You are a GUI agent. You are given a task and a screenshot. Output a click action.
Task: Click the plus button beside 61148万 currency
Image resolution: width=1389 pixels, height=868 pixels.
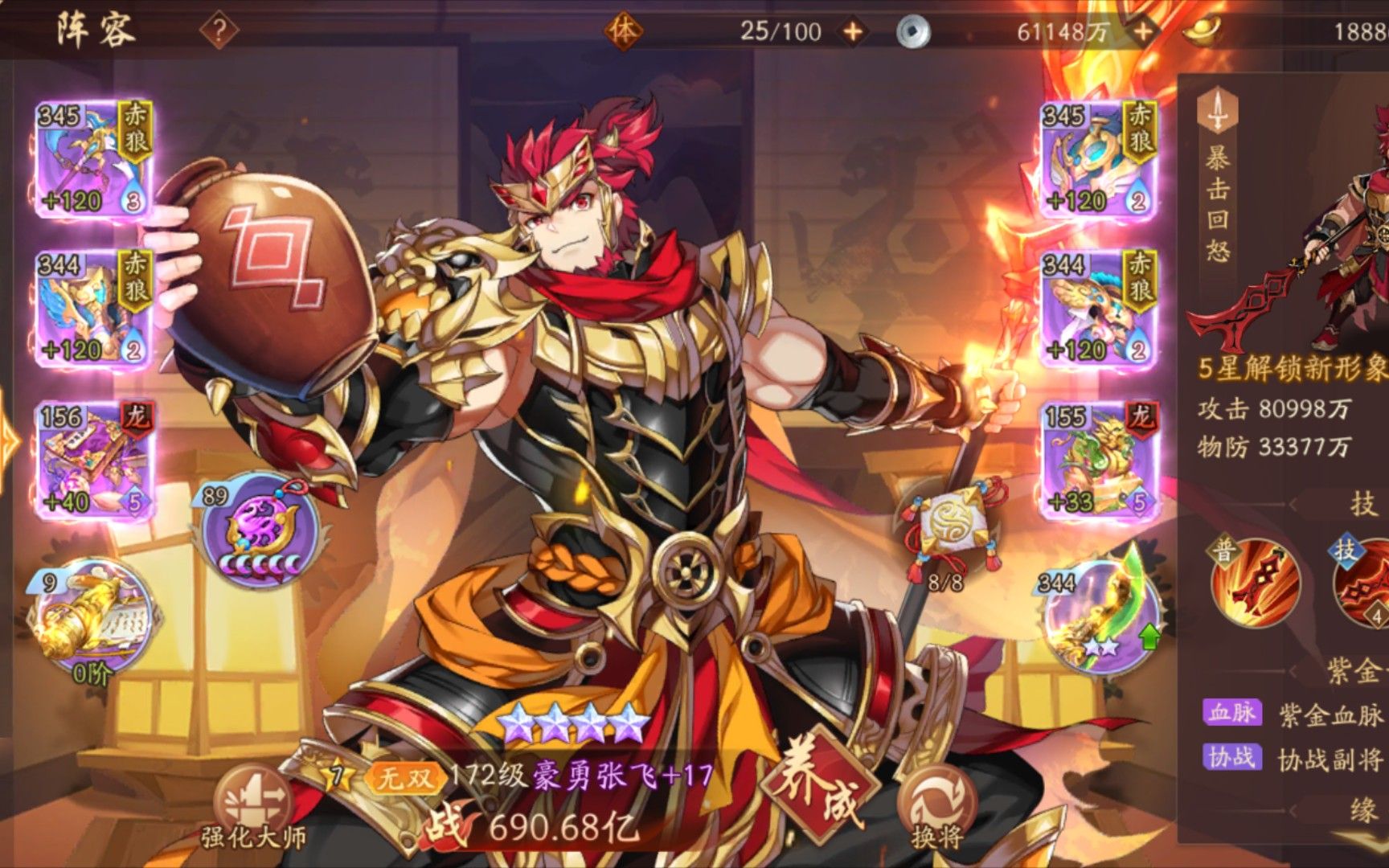[1142, 30]
